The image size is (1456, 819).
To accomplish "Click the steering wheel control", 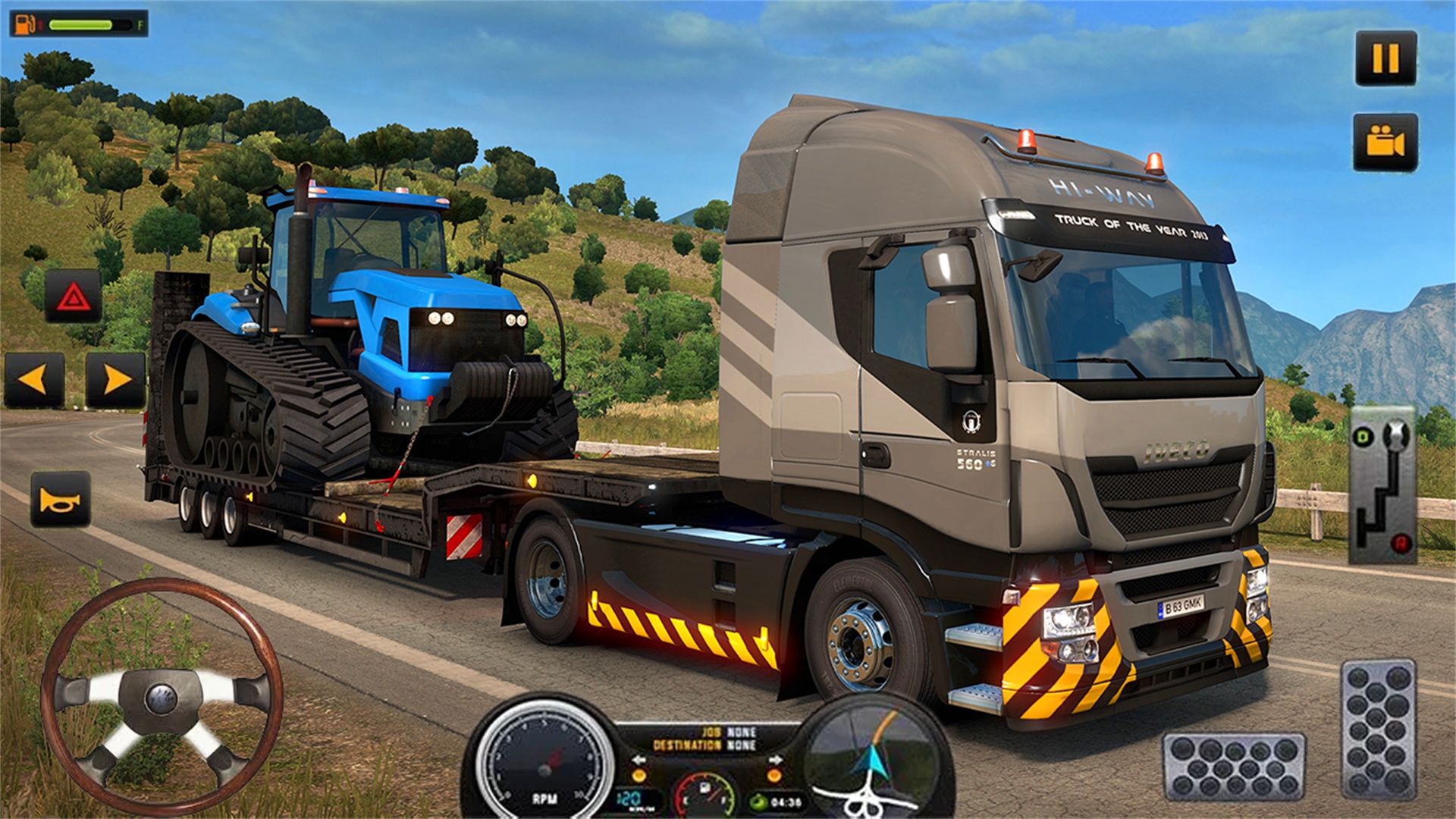I will tap(162, 696).
